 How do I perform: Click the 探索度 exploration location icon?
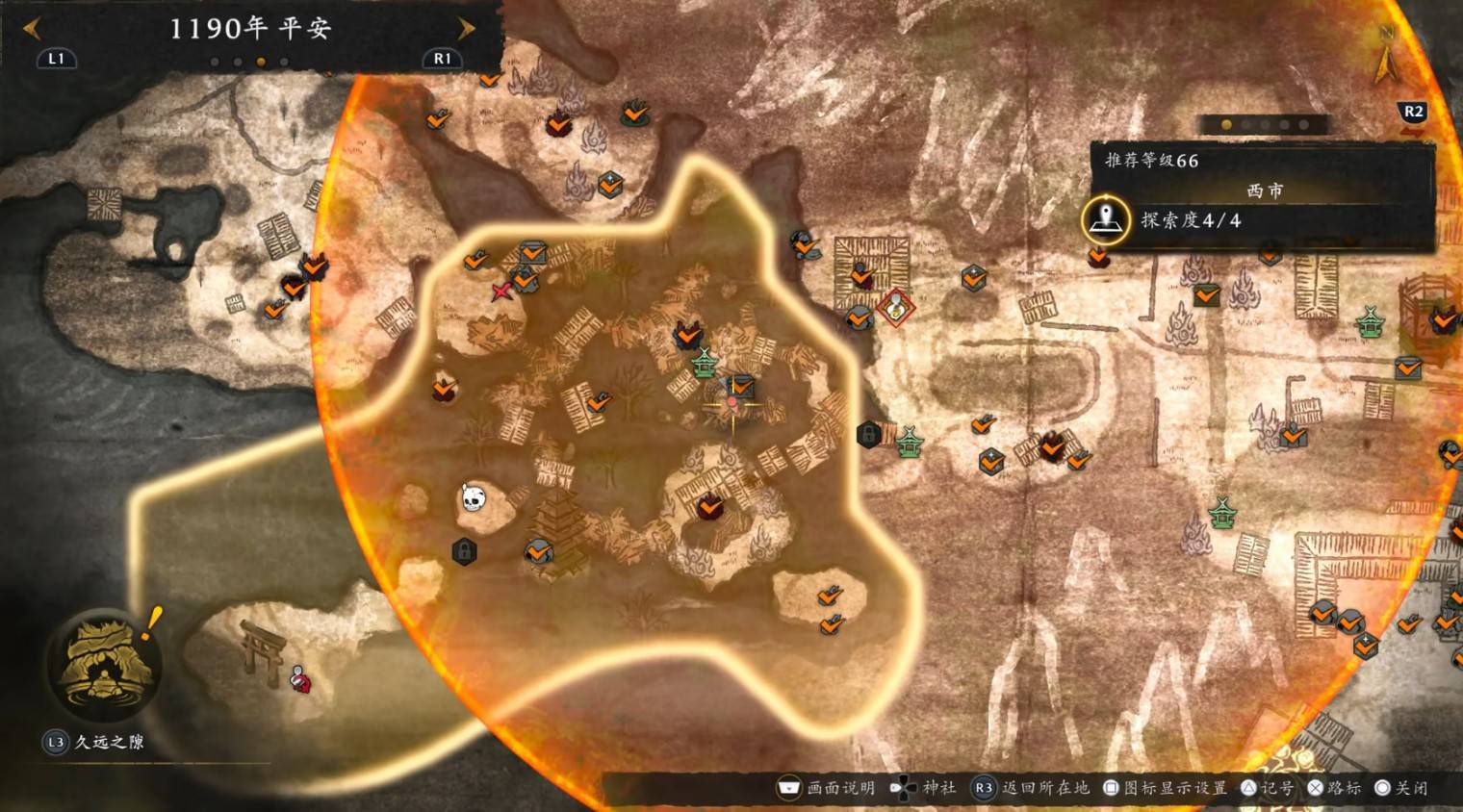[x=1105, y=220]
